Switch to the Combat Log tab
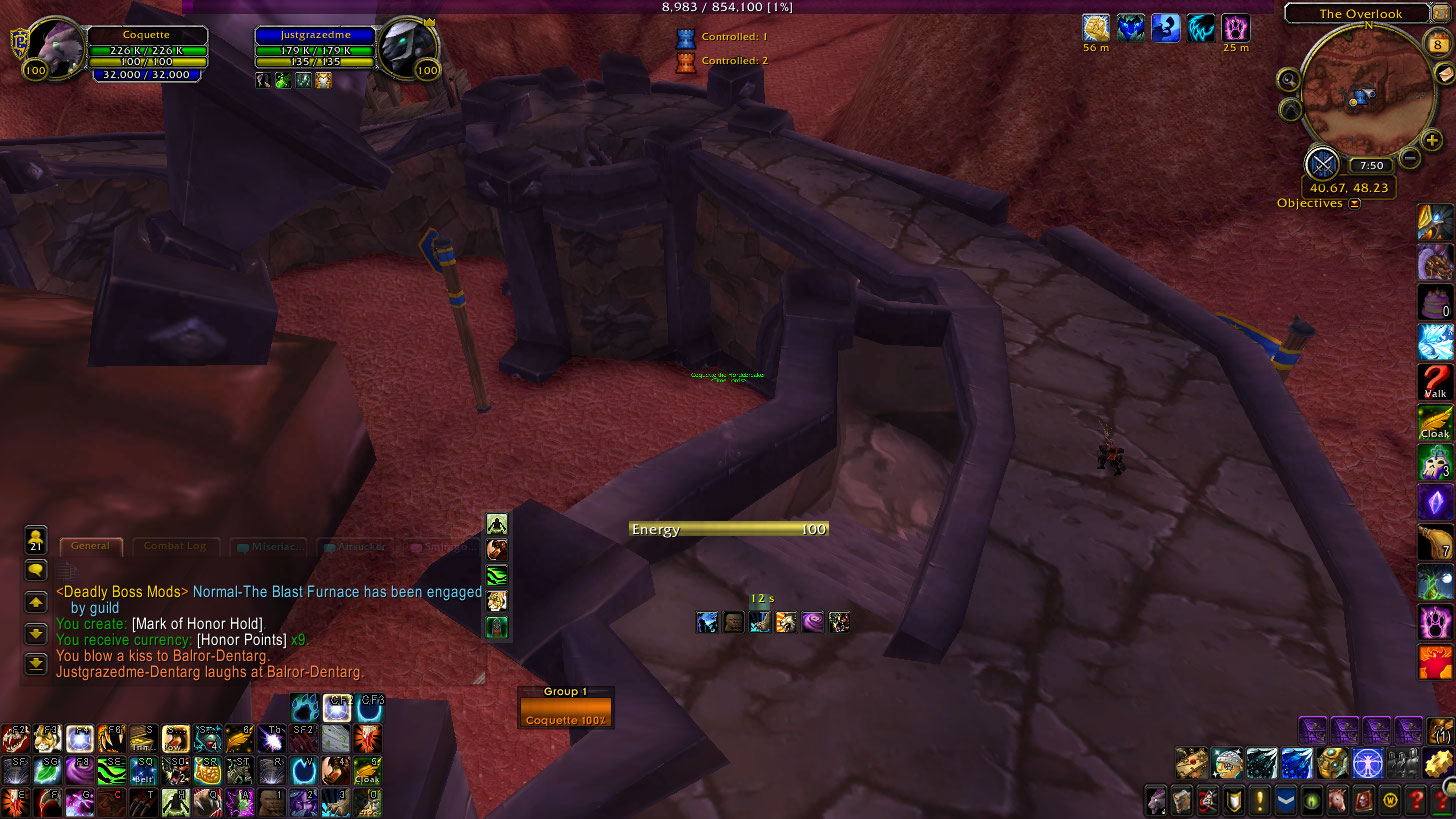Viewport: 1456px width, 819px height. click(174, 546)
